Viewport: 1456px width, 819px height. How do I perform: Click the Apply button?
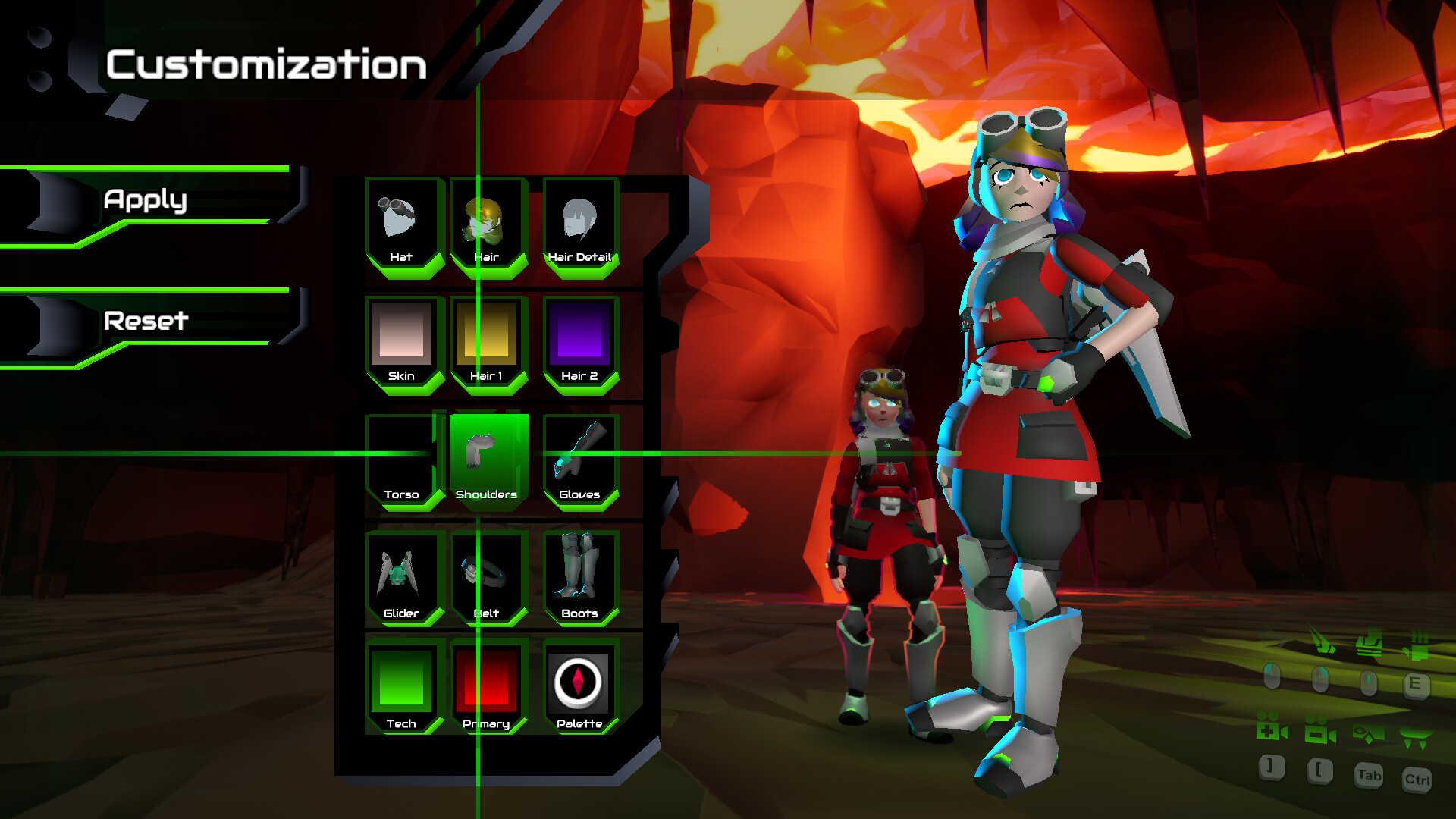tap(146, 201)
